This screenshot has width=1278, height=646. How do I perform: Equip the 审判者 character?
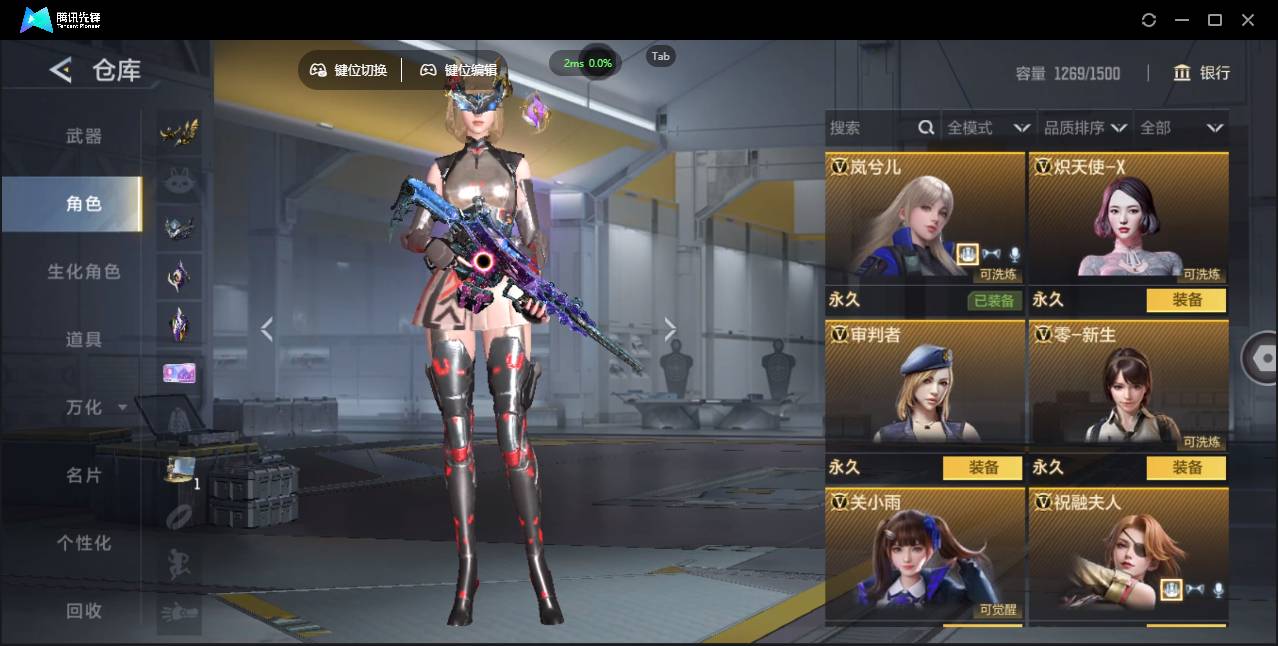pyautogui.click(x=982, y=467)
